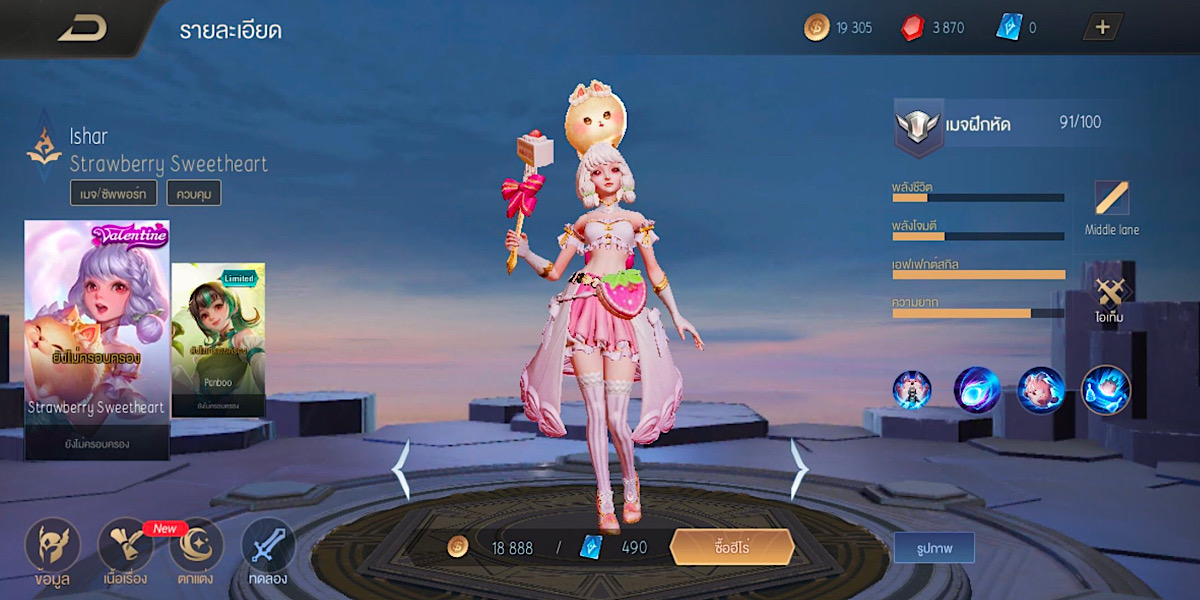Screen dimensions: 1200x600
Task: Click the ควบคุม control tag
Action: click(193, 193)
